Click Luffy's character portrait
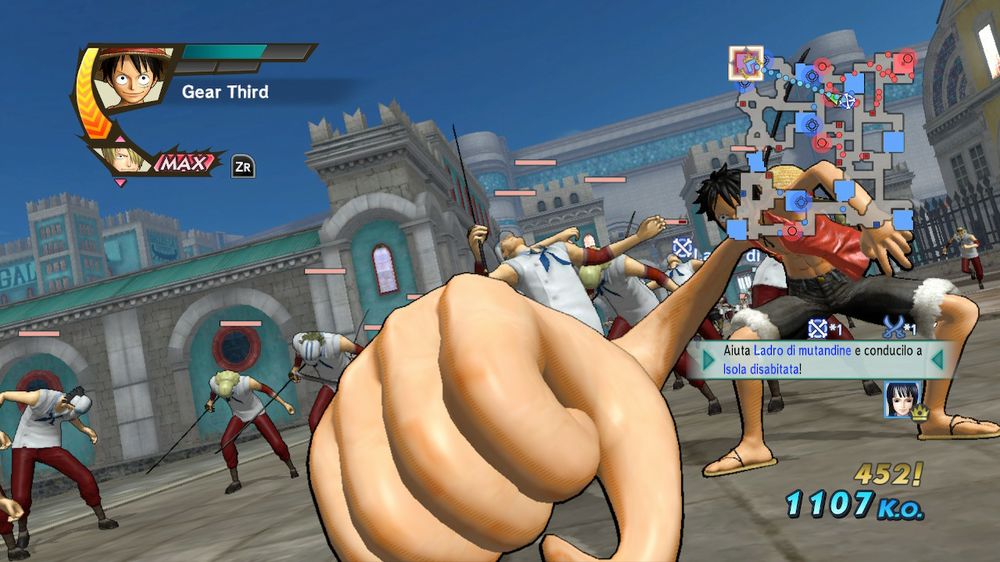Screen dimensions: 1000x562 pyautogui.click(x=125, y=78)
